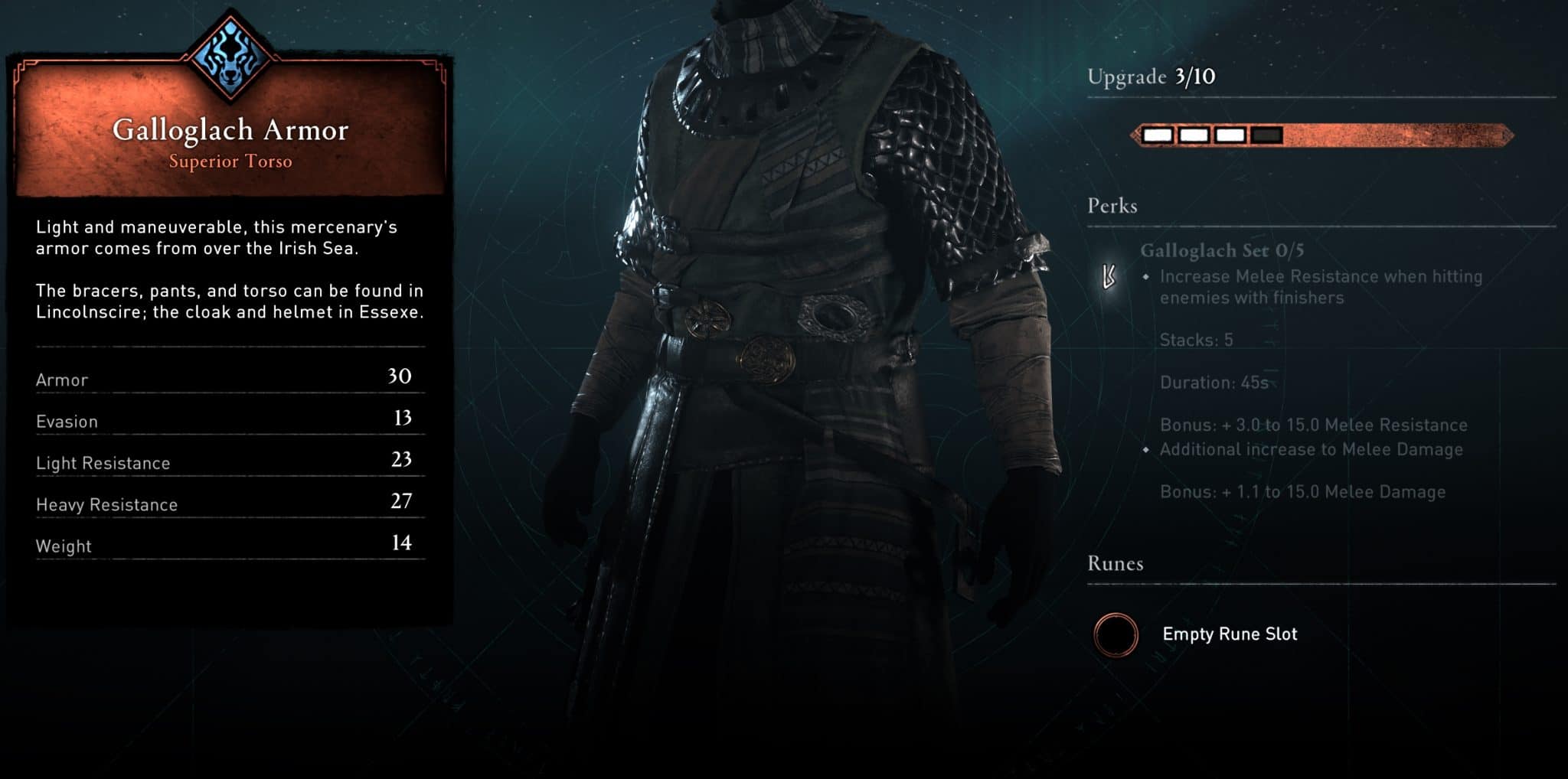Select the second upgrade slot marker
The height and width of the screenshot is (779, 1568).
pos(1195,135)
